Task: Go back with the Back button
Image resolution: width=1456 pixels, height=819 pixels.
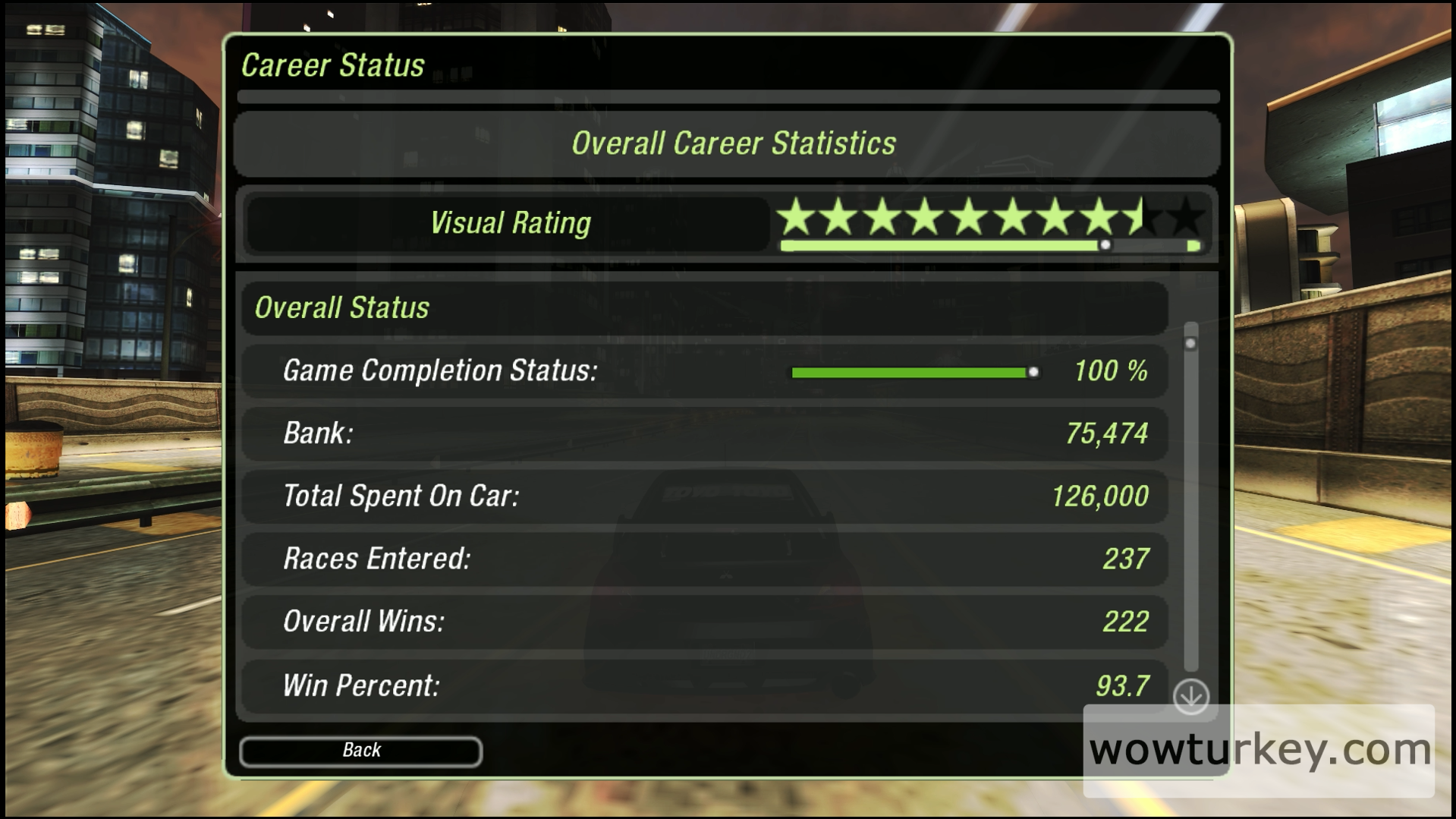Action: [360, 751]
